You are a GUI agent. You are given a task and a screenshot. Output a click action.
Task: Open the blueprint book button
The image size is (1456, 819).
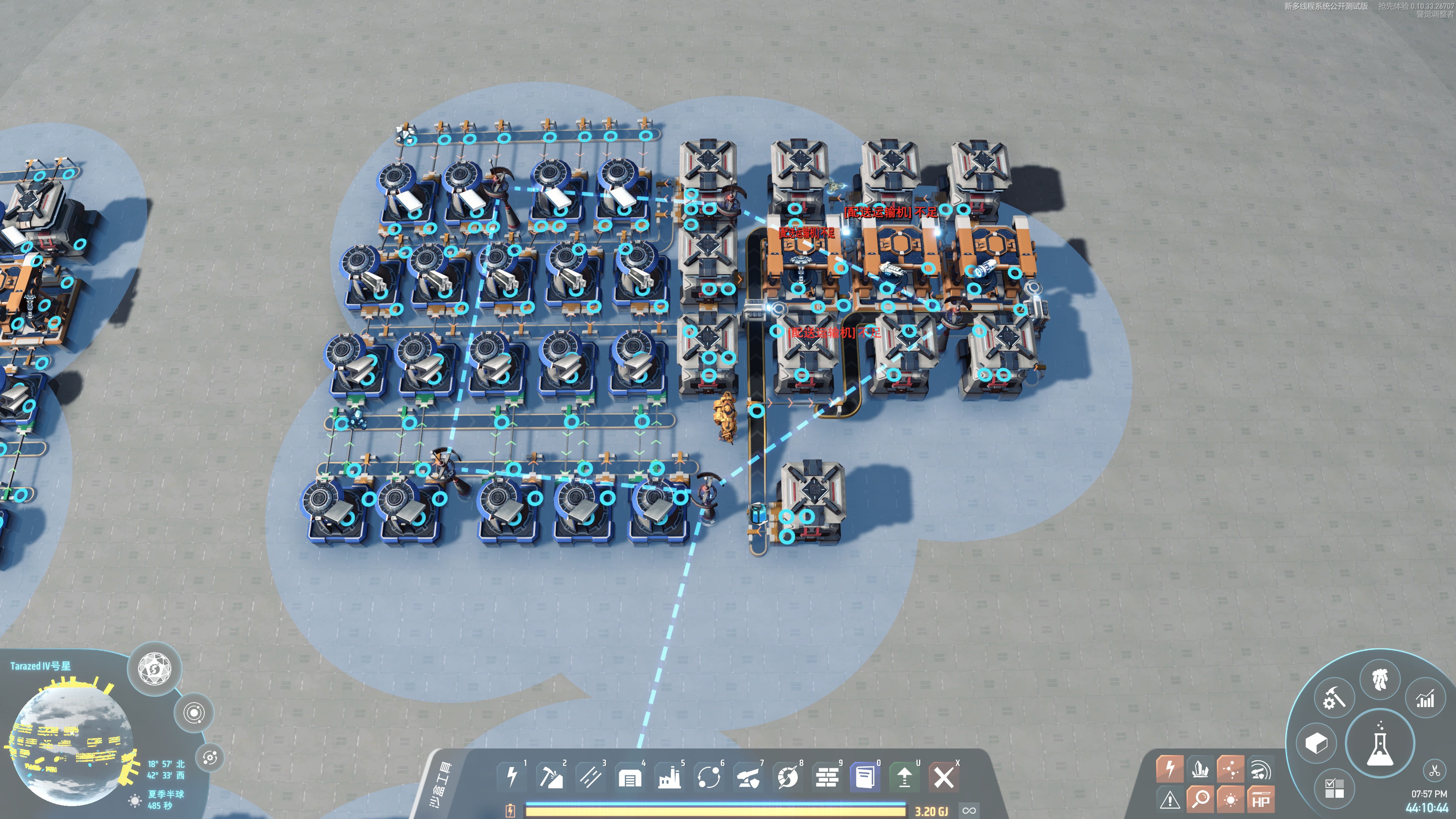click(865, 777)
